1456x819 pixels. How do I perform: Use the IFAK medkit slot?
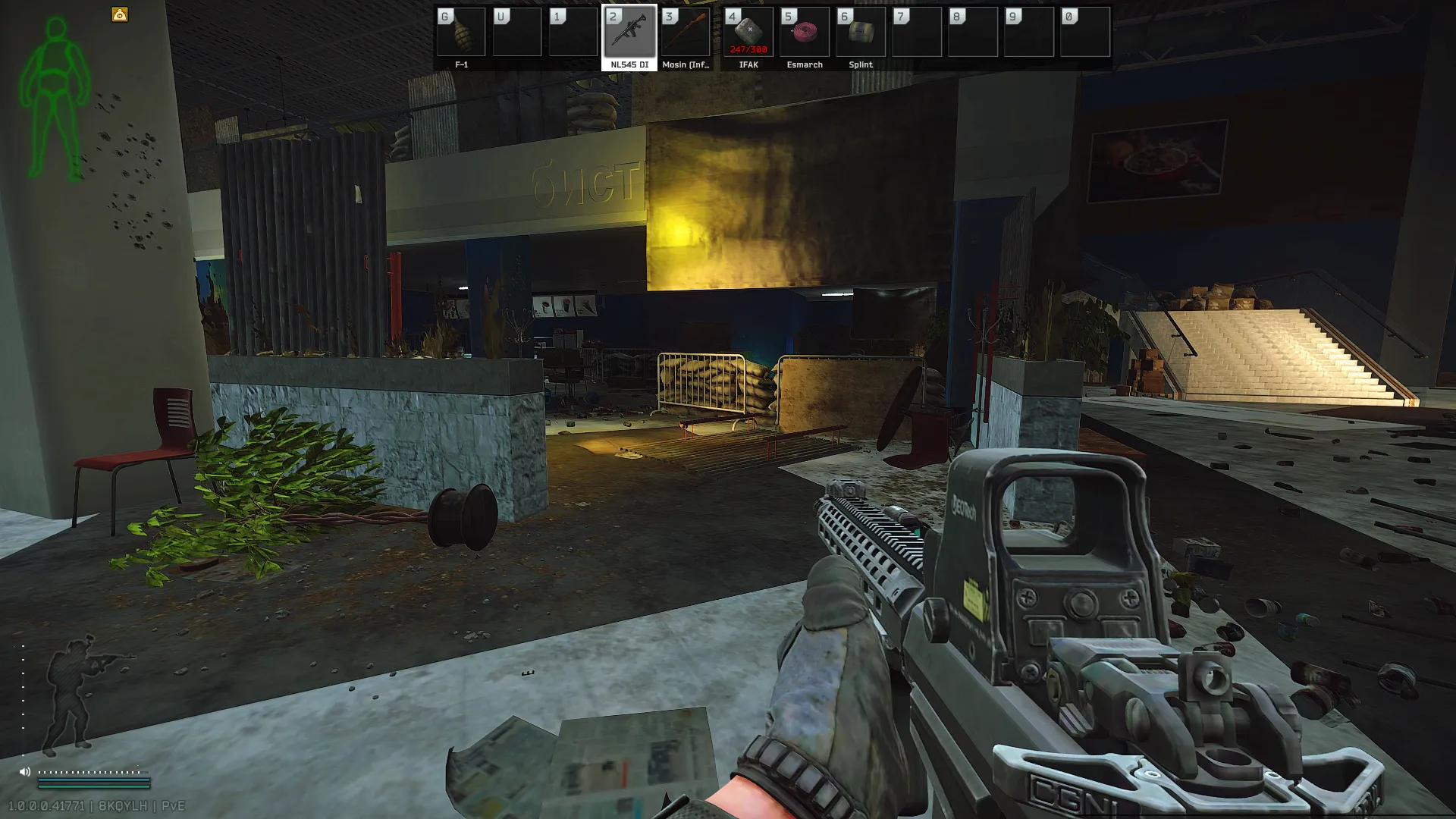coord(748,33)
